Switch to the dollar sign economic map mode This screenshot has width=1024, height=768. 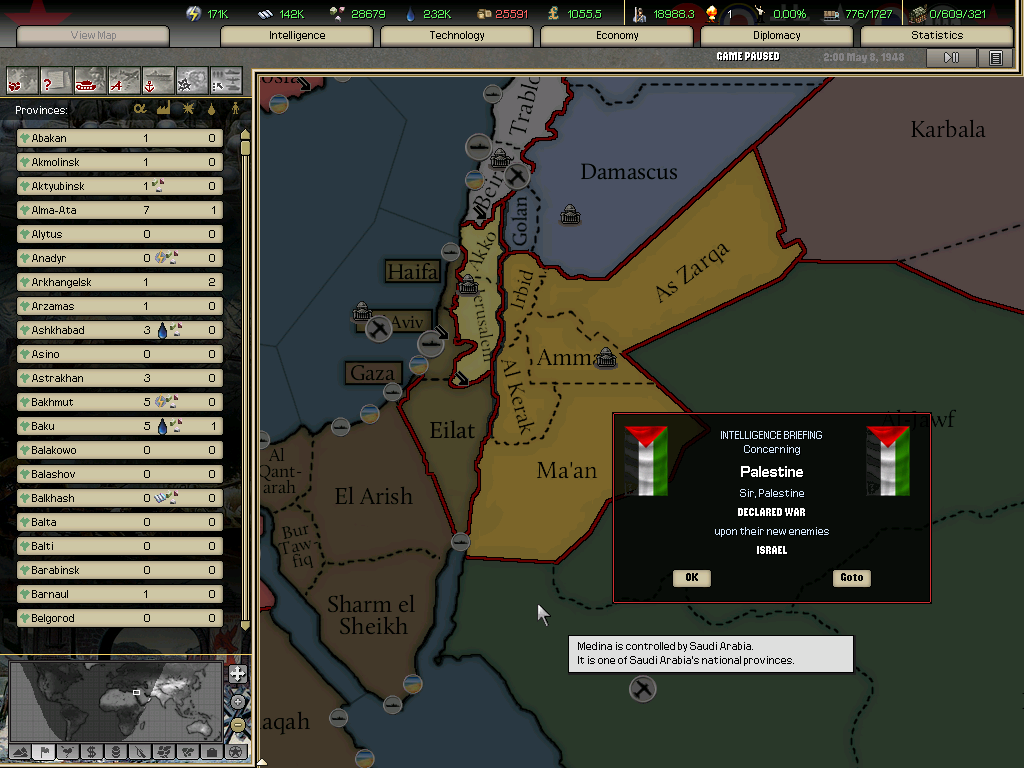click(x=91, y=751)
